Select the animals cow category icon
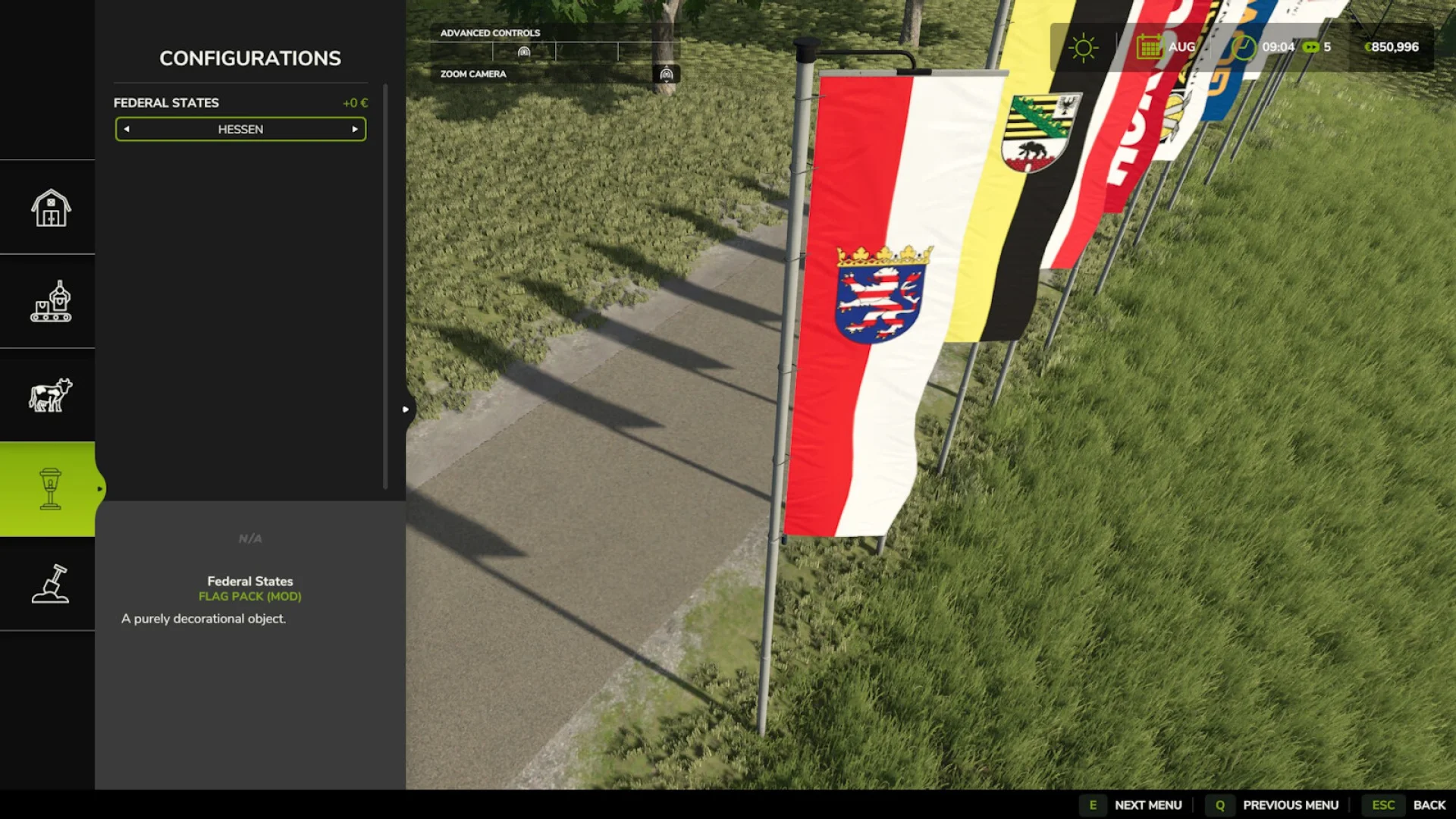Image resolution: width=1456 pixels, height=819 pixels. (49, 394)
